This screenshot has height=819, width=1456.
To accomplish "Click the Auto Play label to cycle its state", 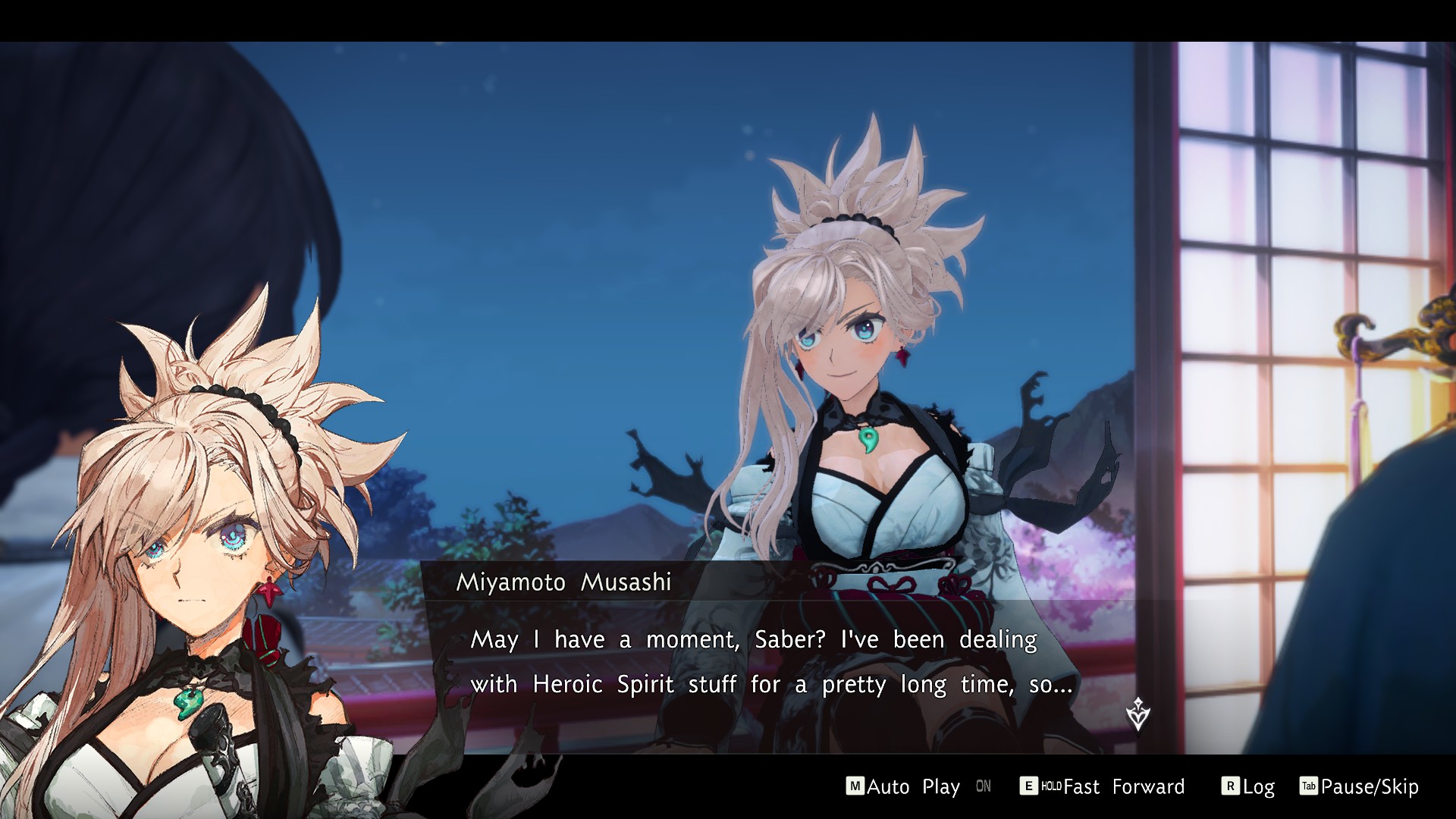I will [x=914, y=787].
